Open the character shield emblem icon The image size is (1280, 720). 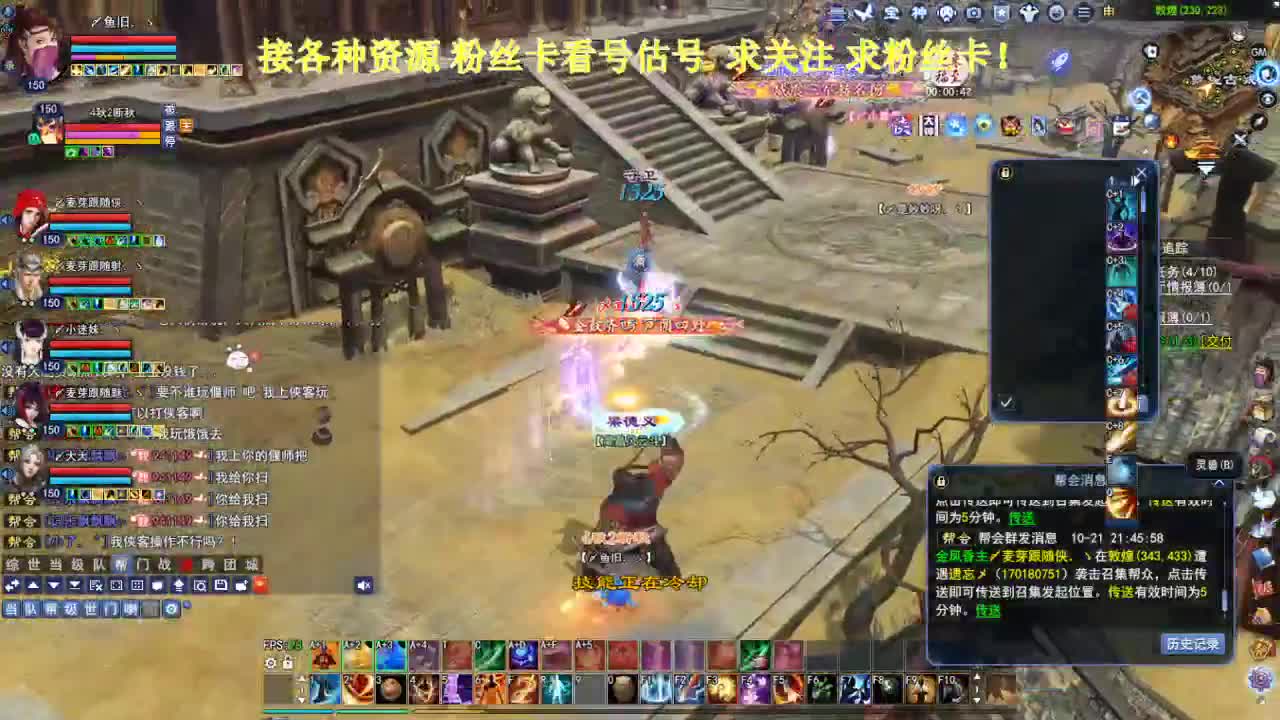point(999,12)
